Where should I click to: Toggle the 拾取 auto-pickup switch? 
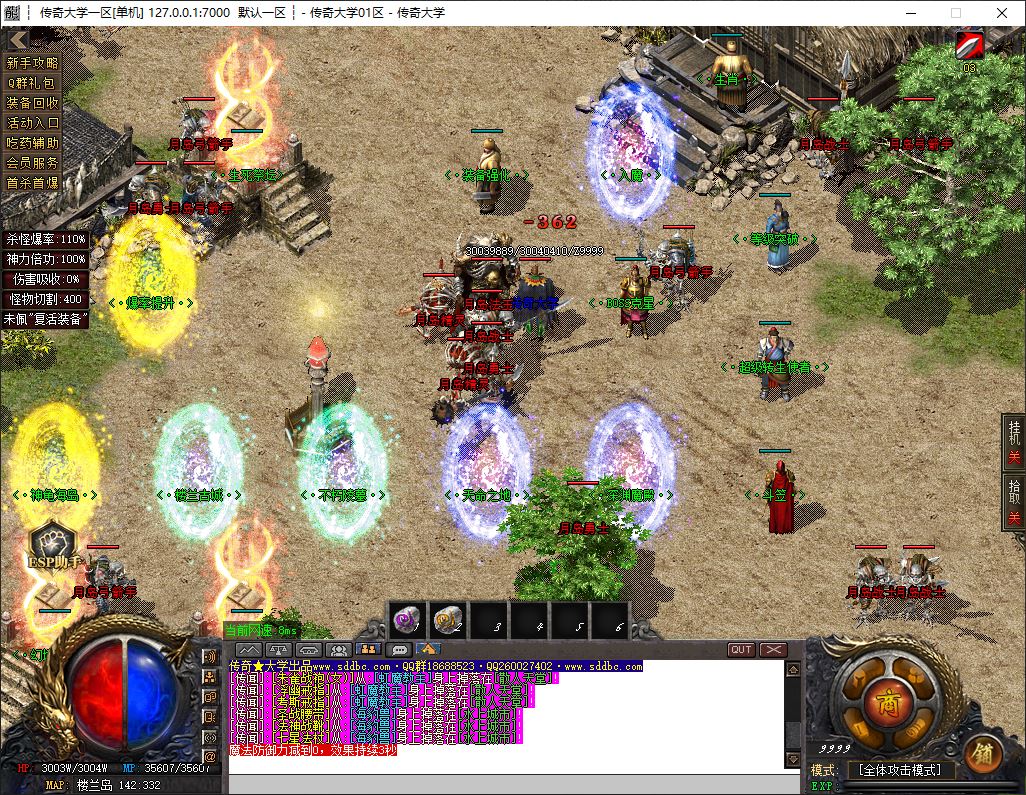(x=1012, y=502)
